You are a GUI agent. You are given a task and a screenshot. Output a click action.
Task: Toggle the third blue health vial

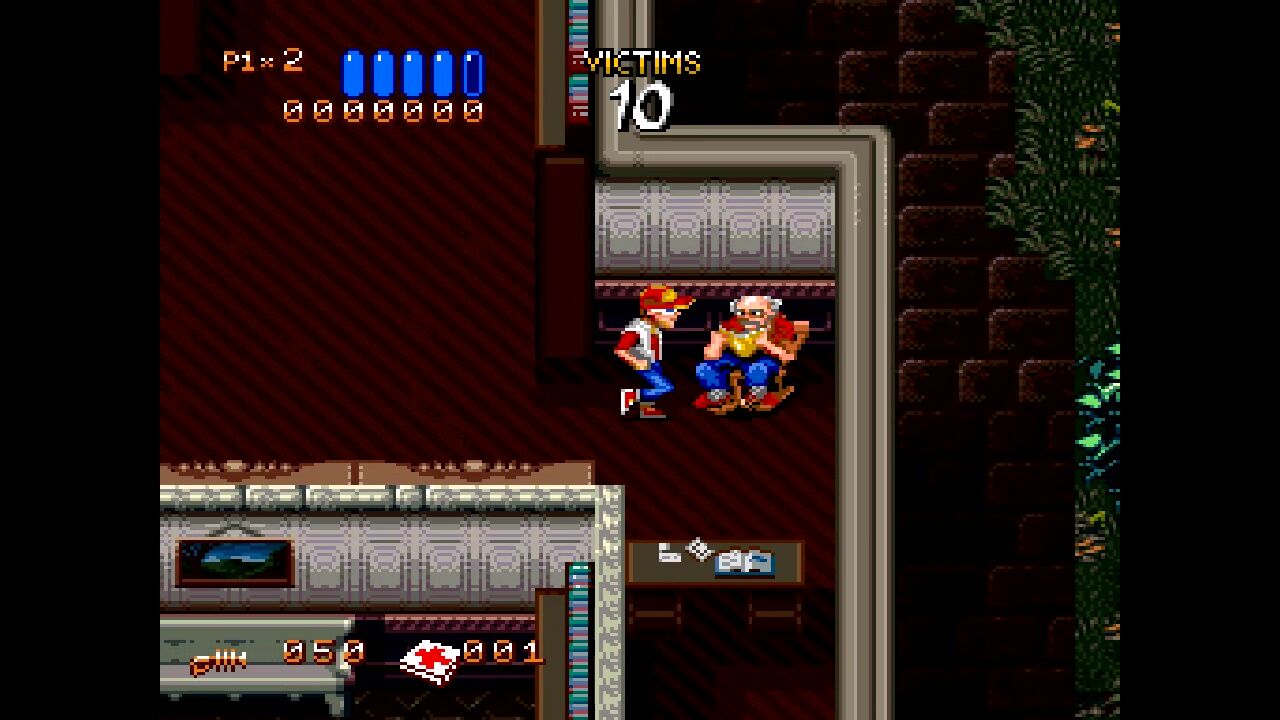click(410, 72)
